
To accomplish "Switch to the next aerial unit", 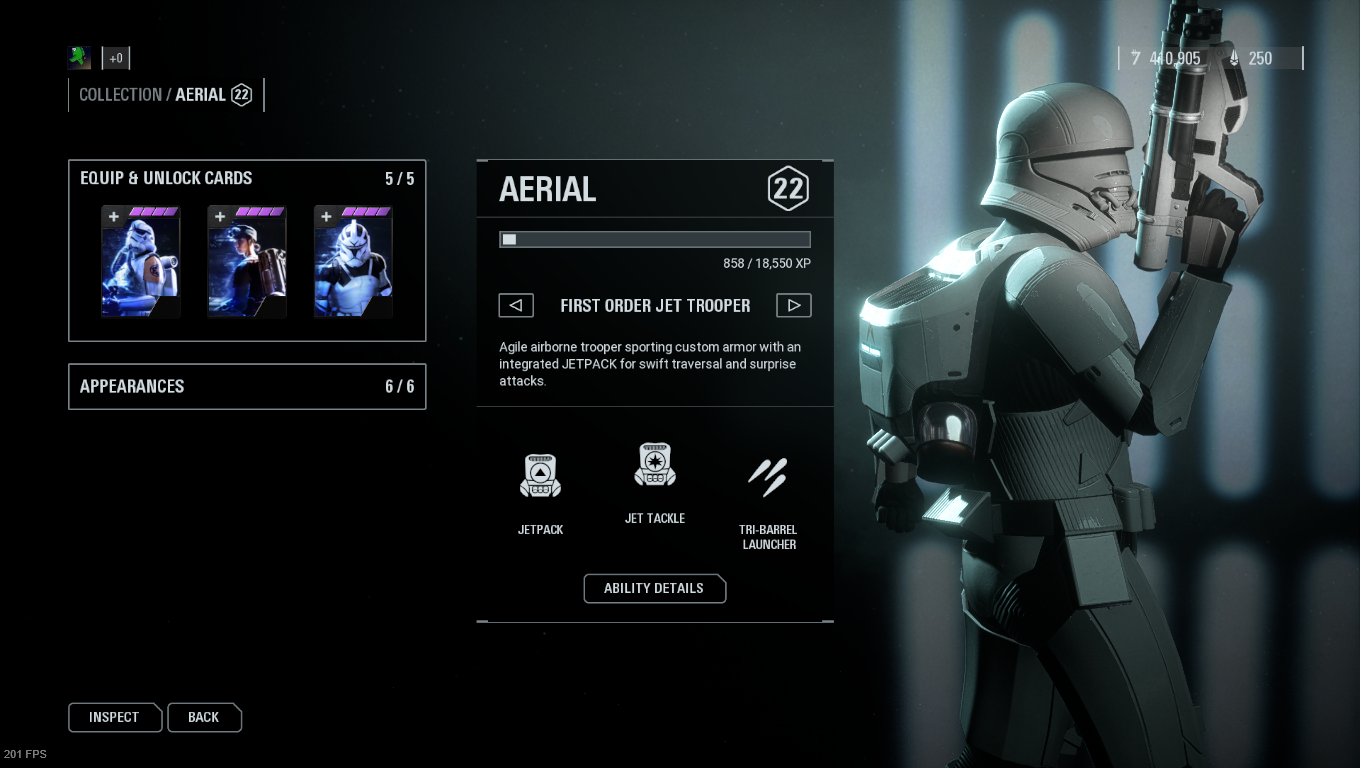I will [793, 305].
